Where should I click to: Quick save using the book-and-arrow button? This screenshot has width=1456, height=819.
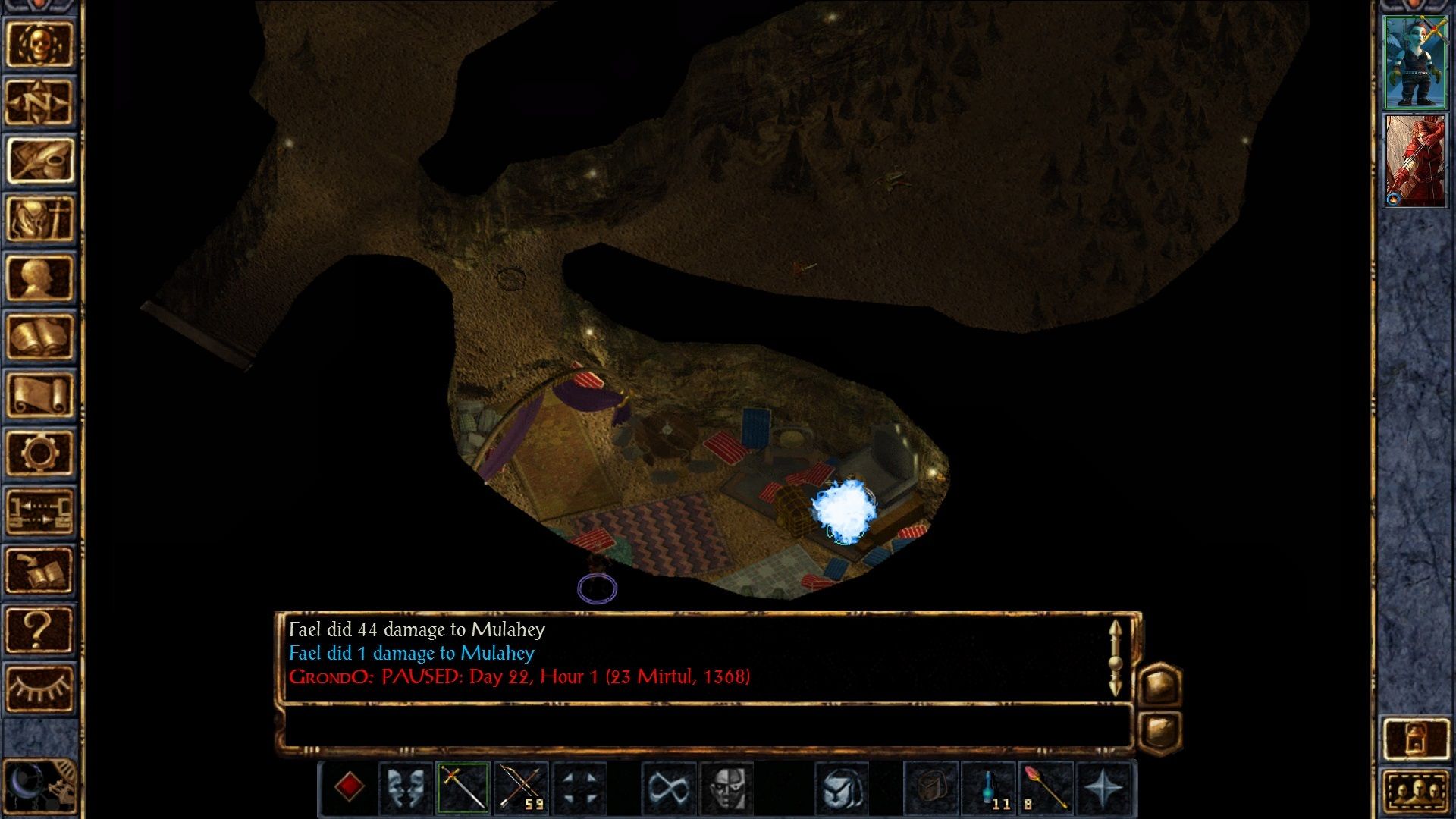39,570
